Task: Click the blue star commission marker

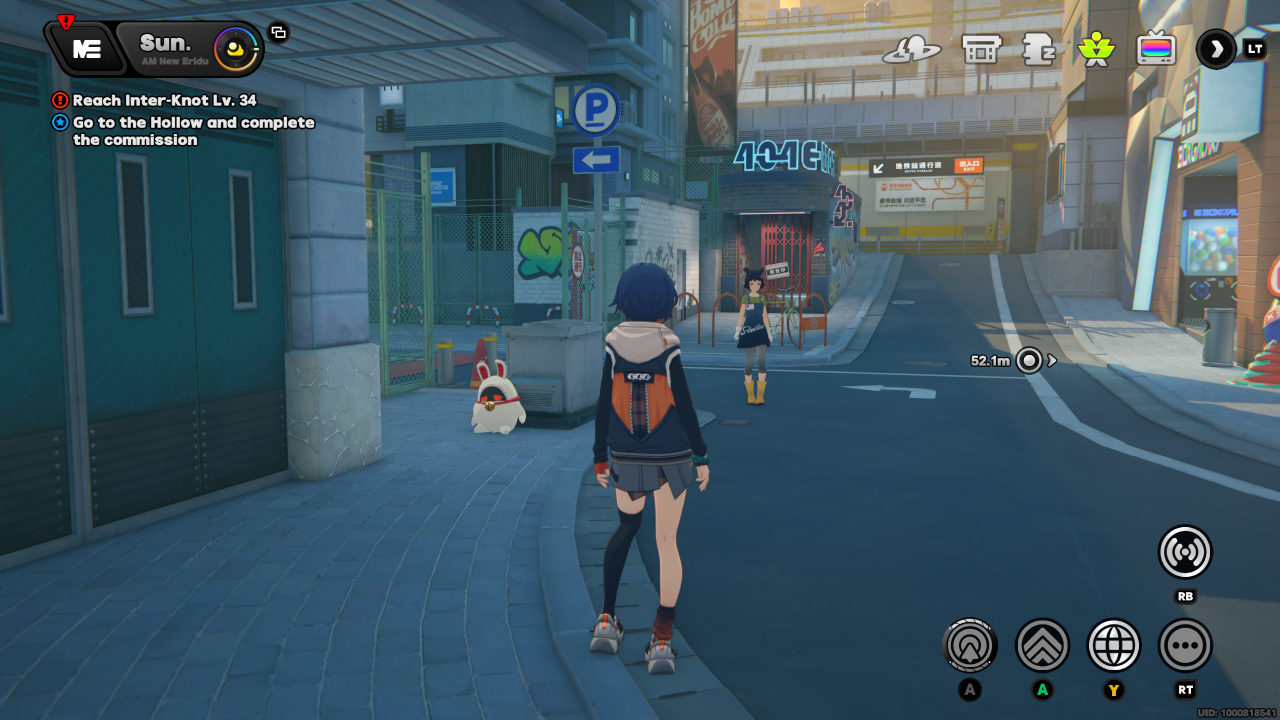Action: pos(58,122)
